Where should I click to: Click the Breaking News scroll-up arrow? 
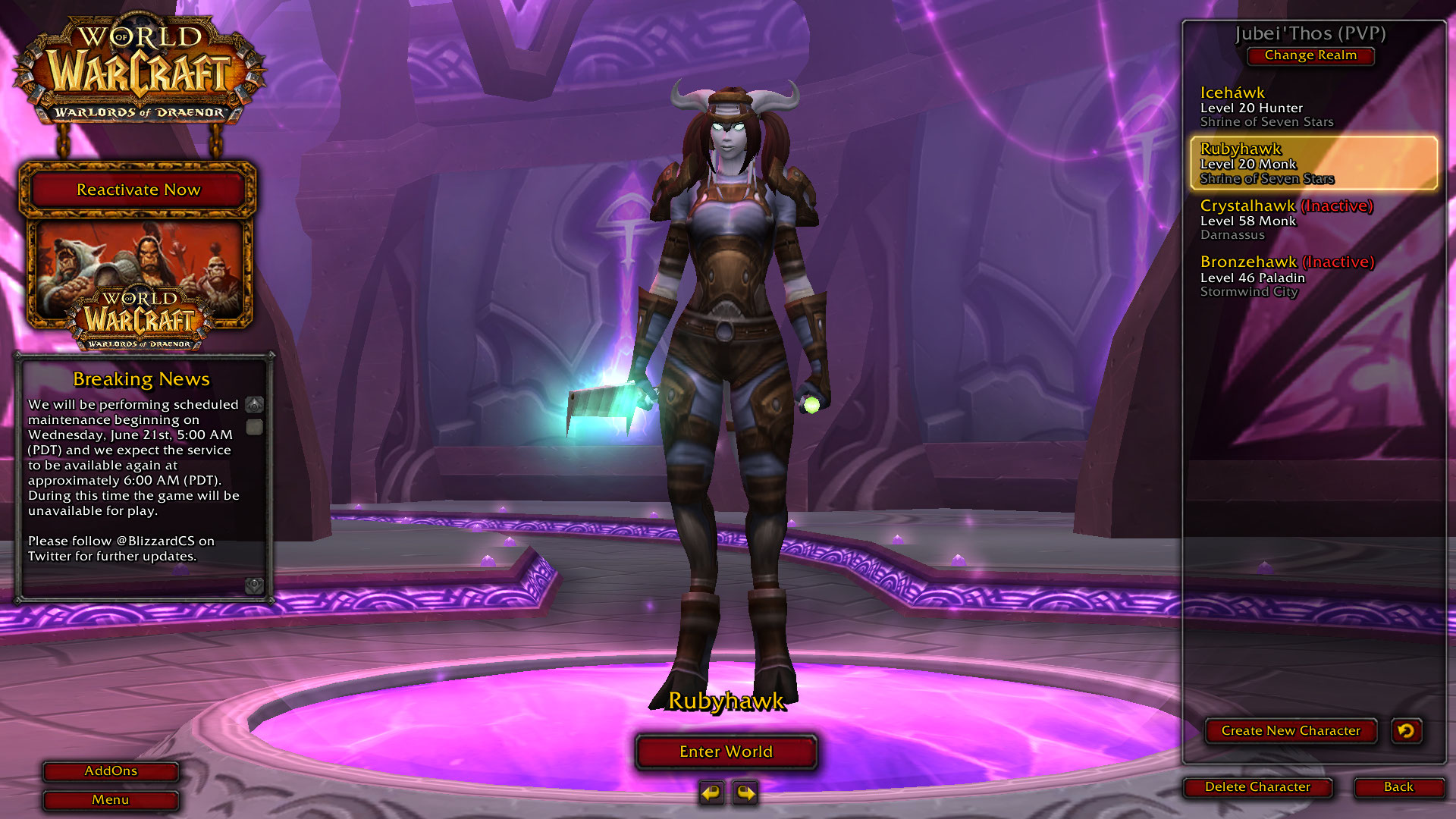(255, 404)
